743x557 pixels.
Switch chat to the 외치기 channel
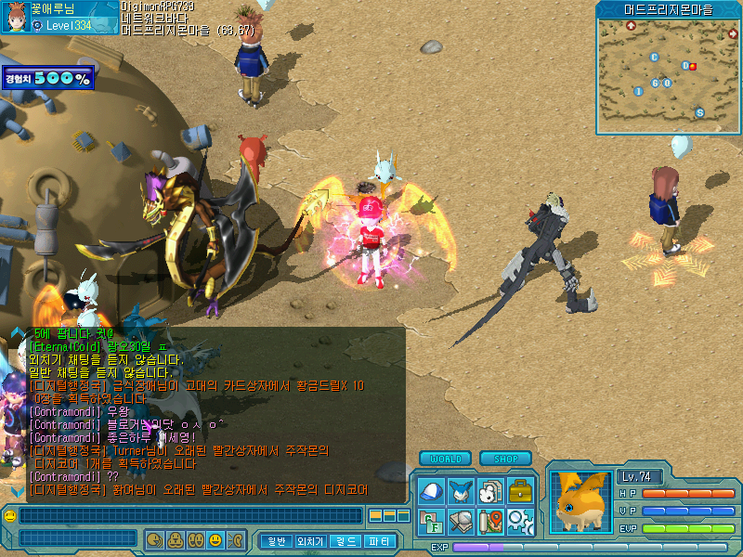pyautogui.click(x=310, y=541)
